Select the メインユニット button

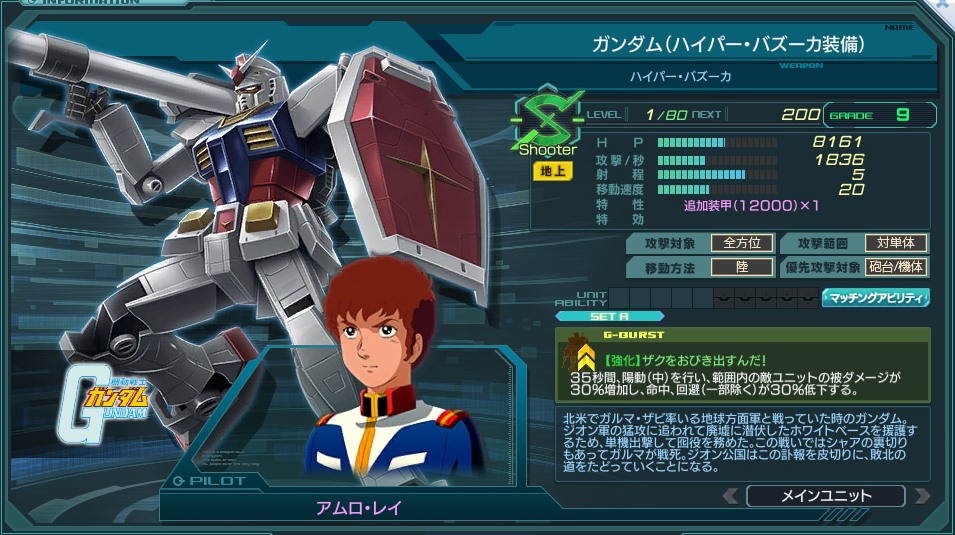click(825, 496)
